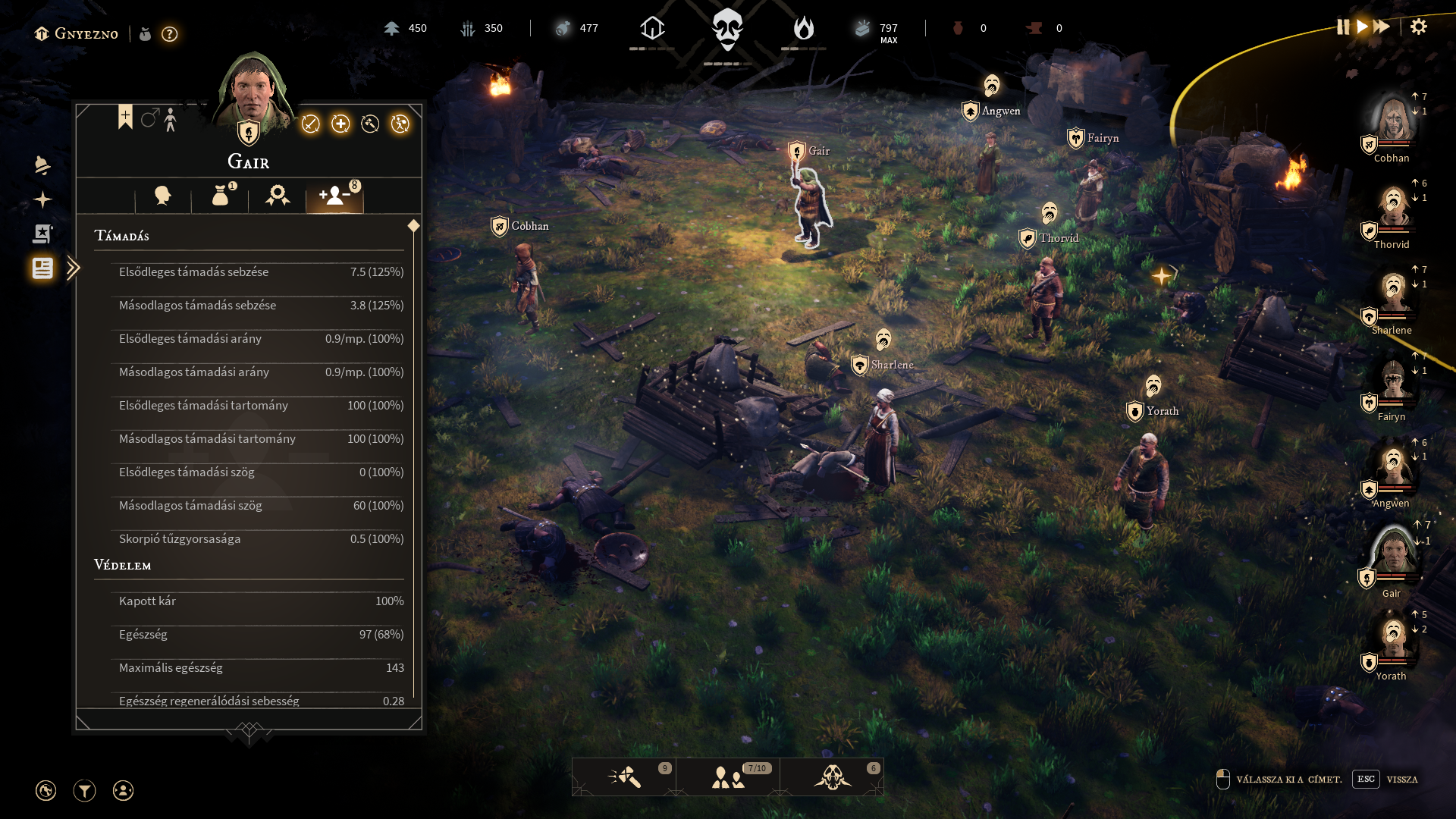Select Fairyn's portrait in the roster

click(1393, 381)
